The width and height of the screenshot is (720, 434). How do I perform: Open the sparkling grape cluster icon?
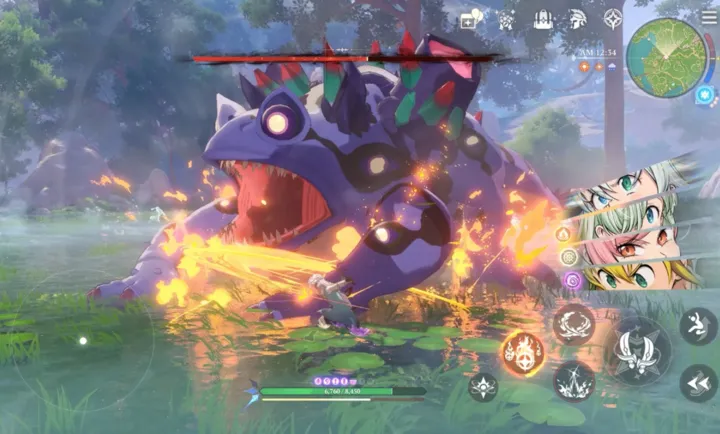507,19
